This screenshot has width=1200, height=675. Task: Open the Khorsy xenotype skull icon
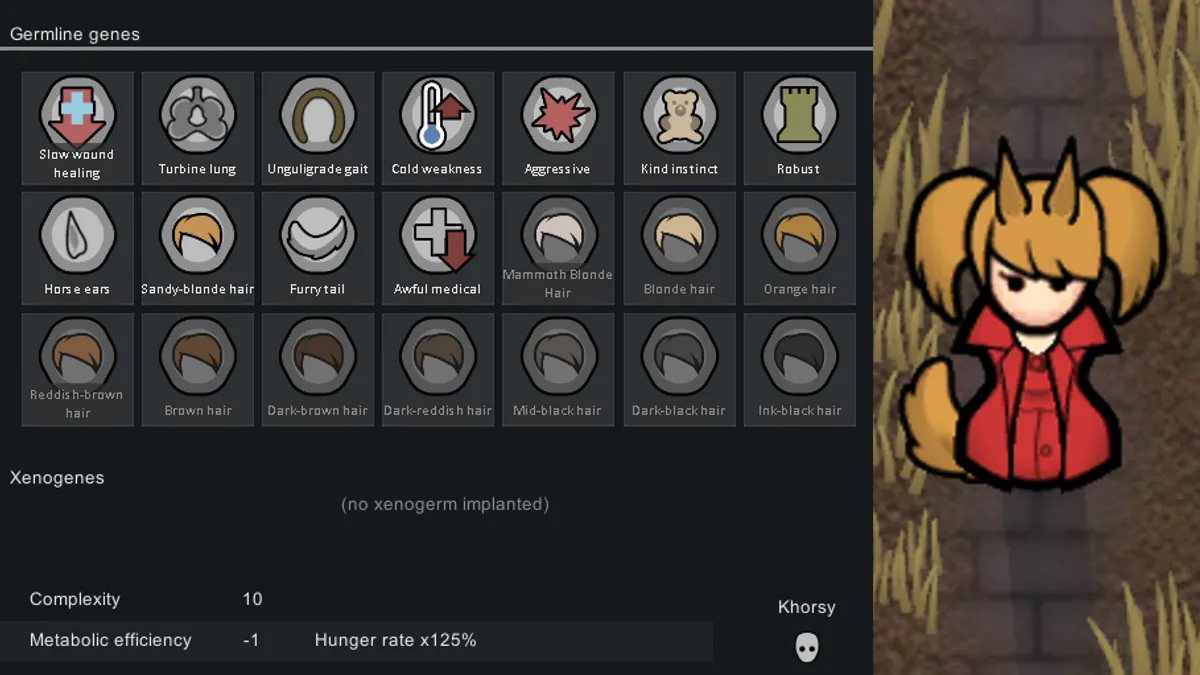806,647
